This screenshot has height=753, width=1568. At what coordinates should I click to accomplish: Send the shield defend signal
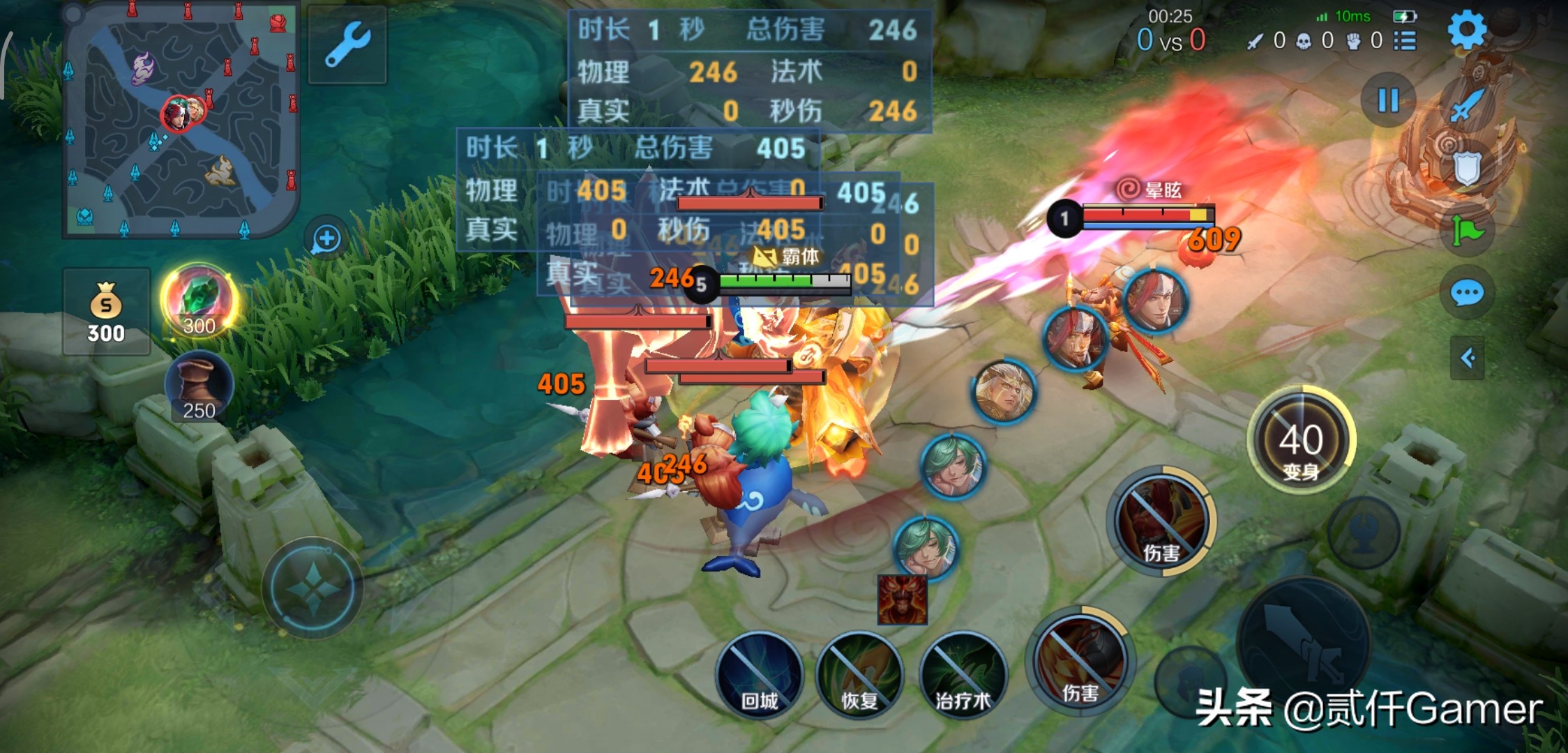pyautogui.click(x=1466, y=167)
